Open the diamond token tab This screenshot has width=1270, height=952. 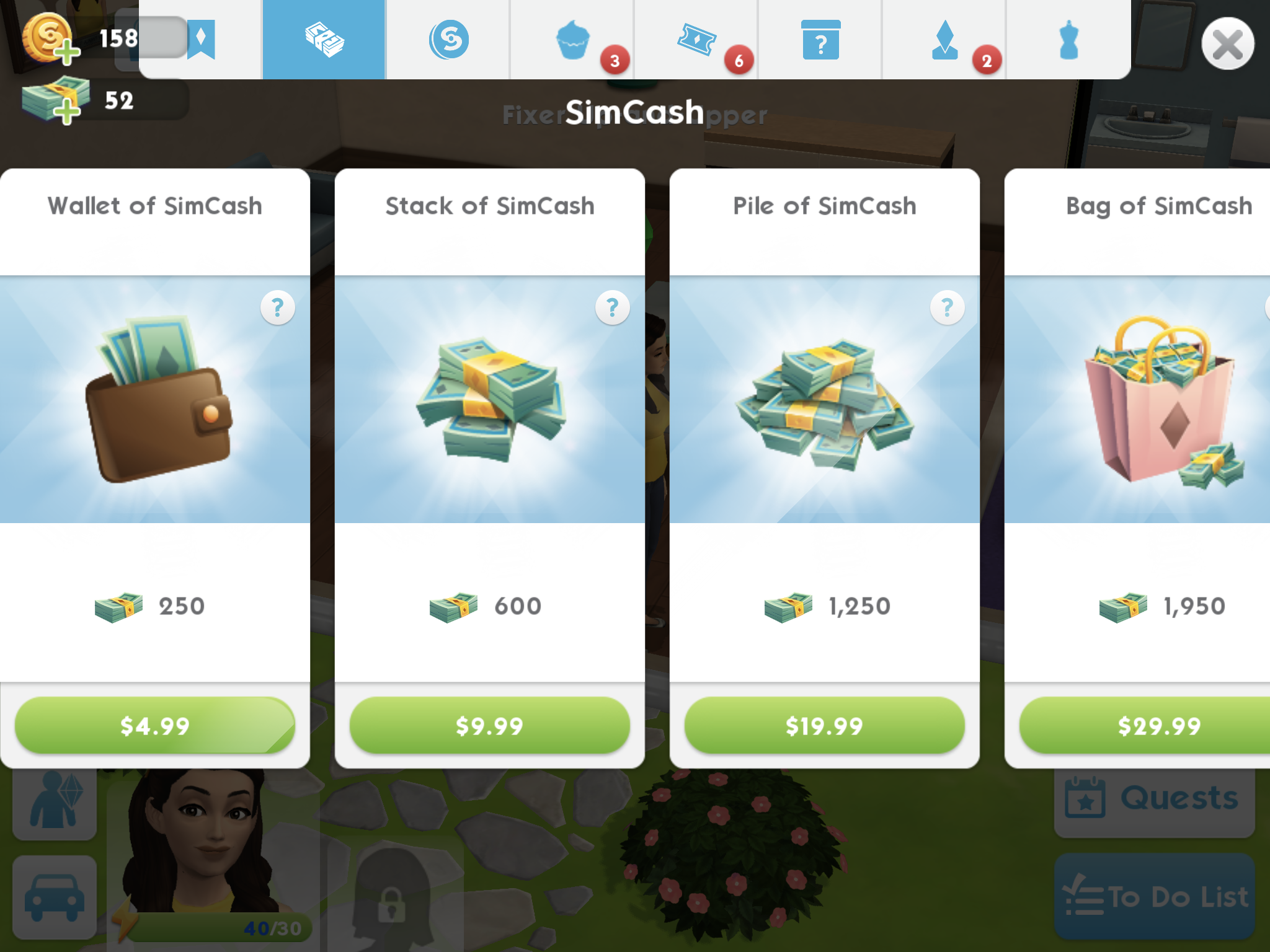coord(944,40)
